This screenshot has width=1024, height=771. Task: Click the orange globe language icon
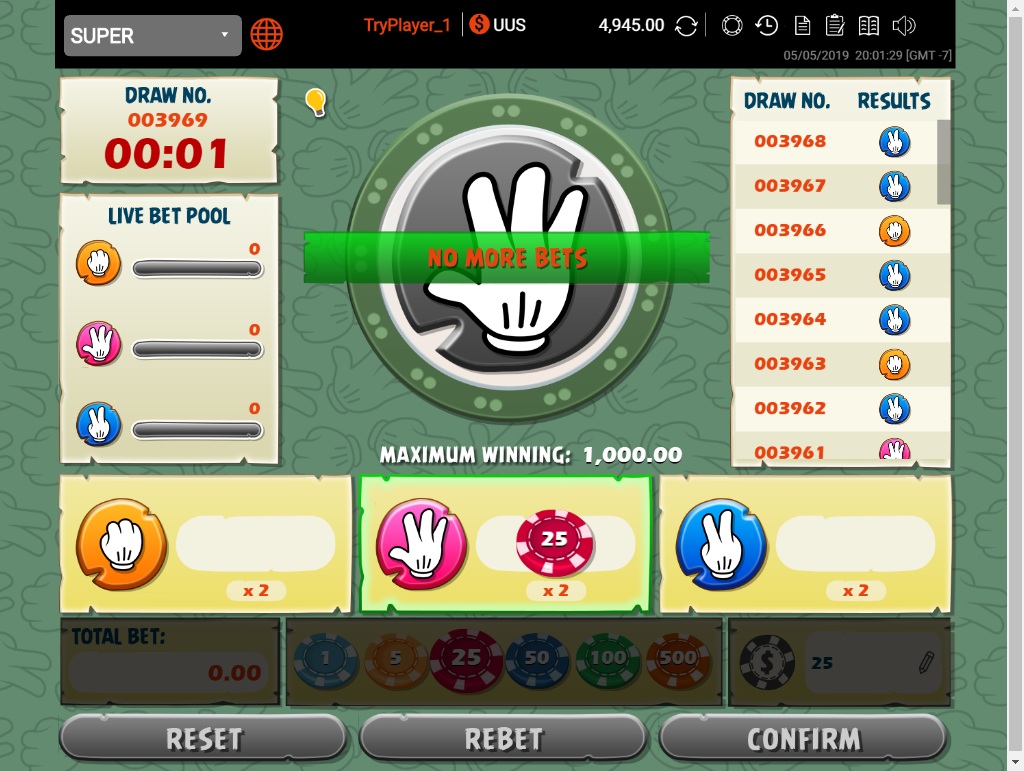pos(266,34)
